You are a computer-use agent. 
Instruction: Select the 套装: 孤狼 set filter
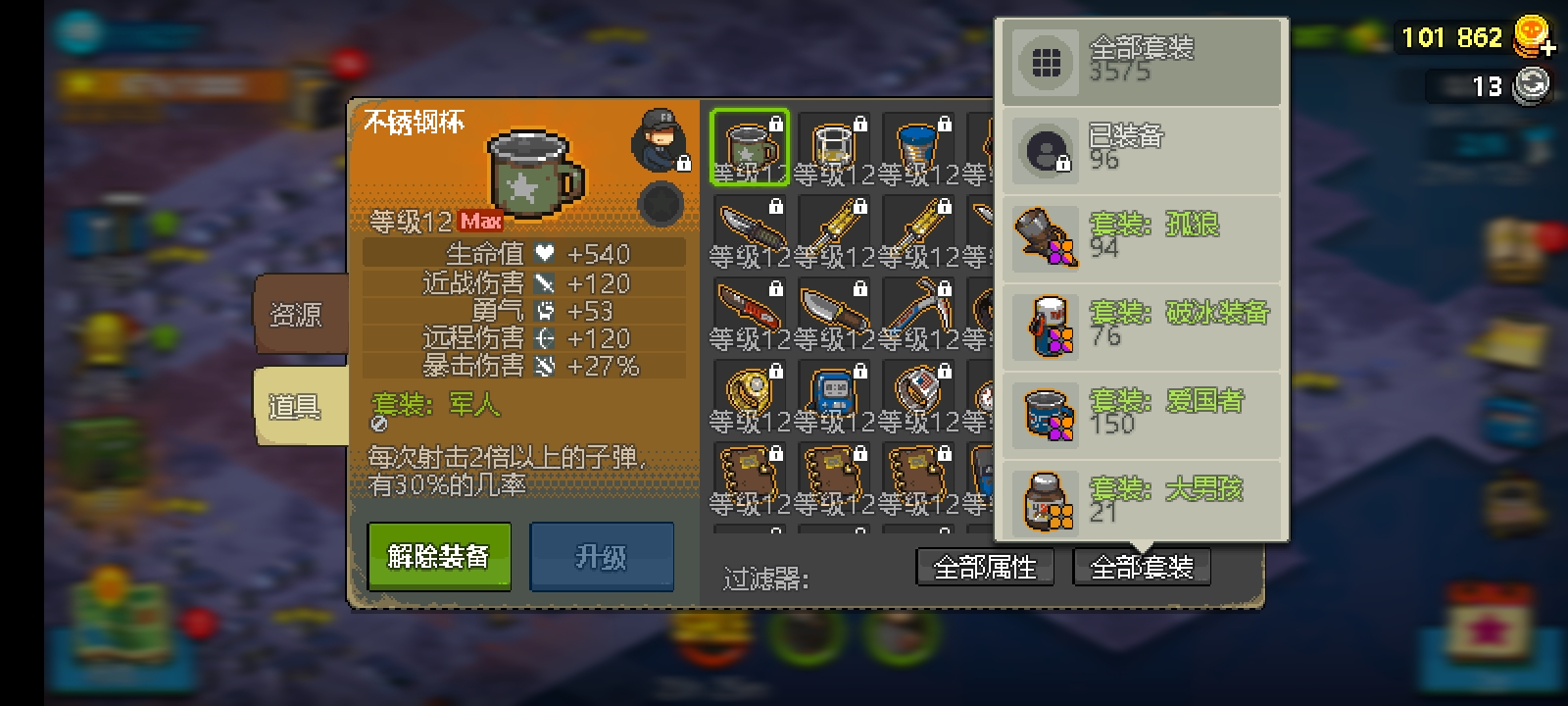(1142, 237)
